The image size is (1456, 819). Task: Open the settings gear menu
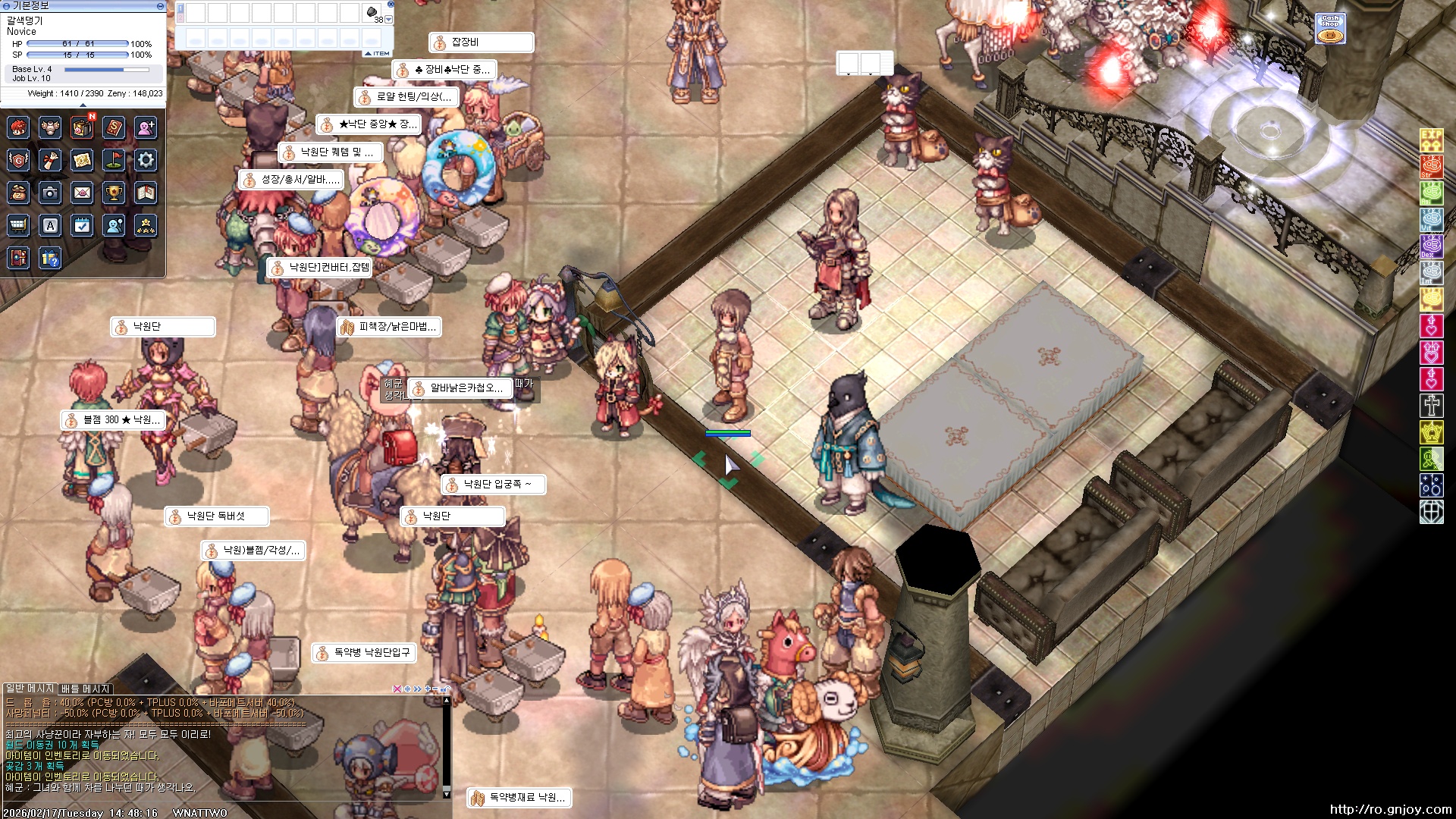pyautogui.click(x=146, y=160)
